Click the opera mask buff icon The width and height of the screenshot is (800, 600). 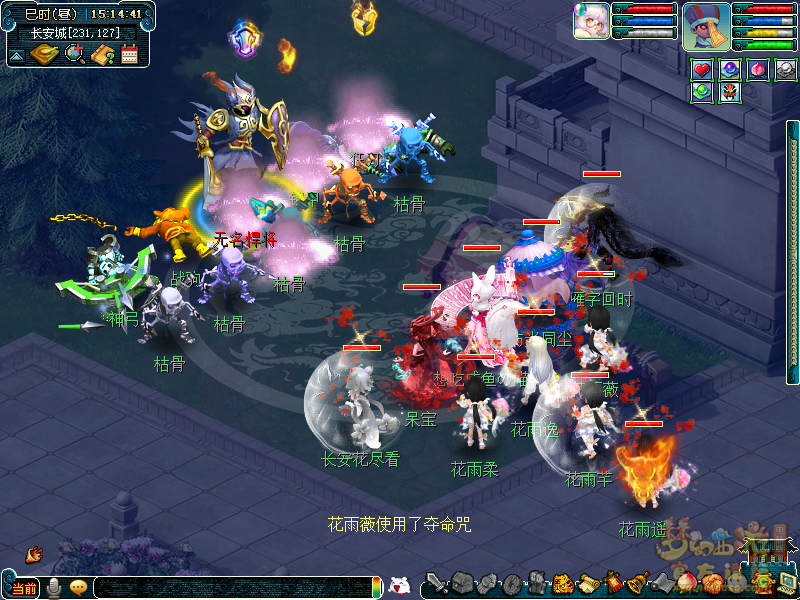(x=730, y=92)
